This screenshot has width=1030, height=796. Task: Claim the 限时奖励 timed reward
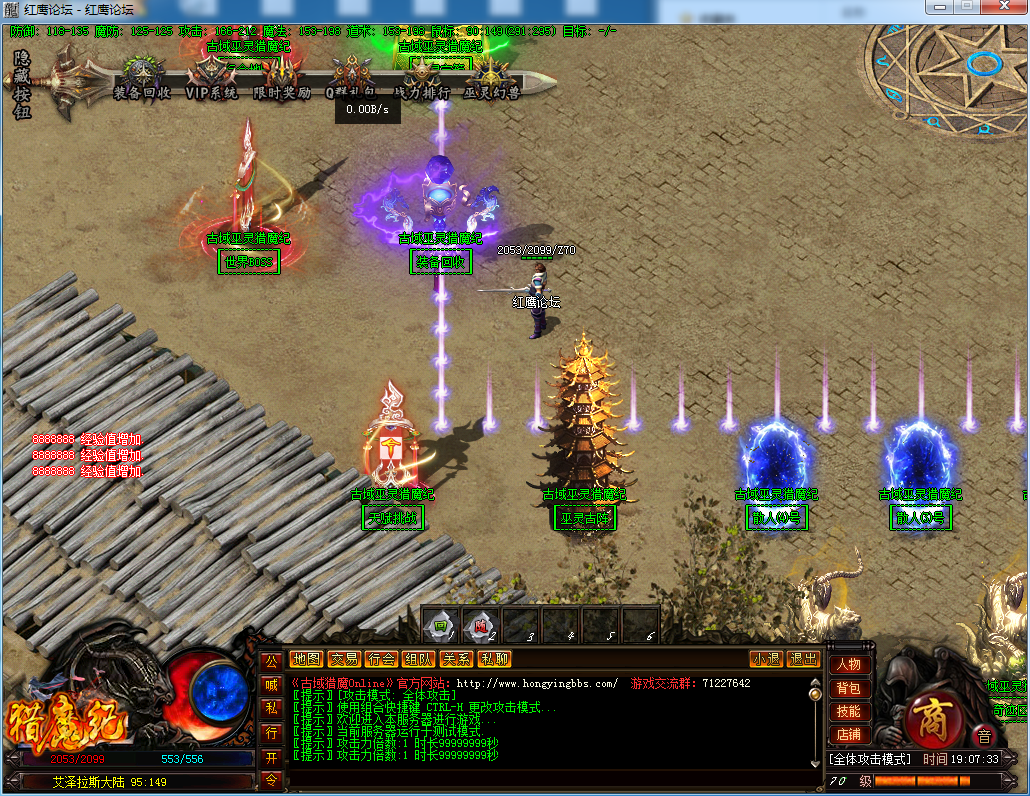282,76
